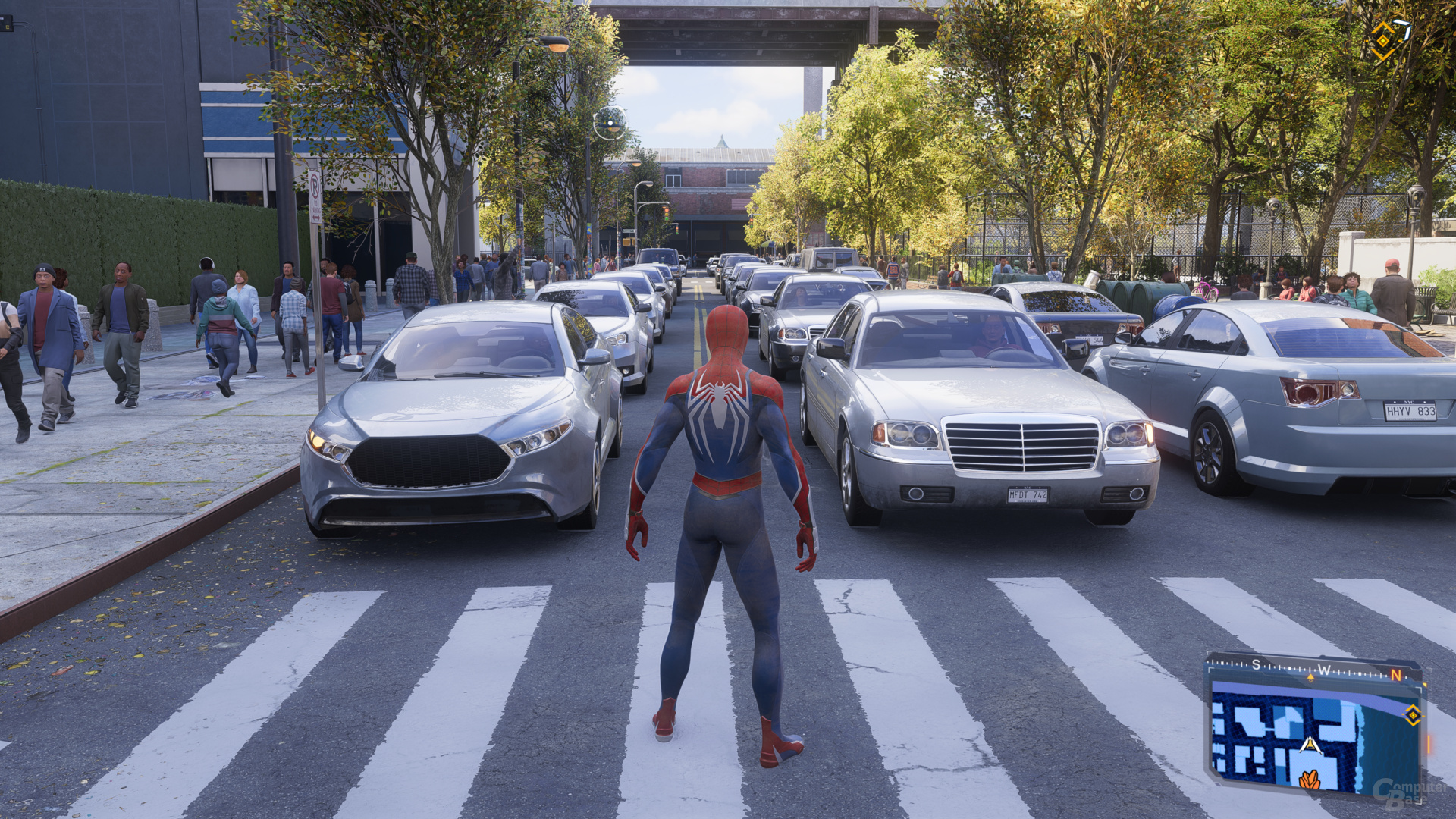Select the orange objective diamond marker top right
Image resolution: width=1456 pixels, height=819 pixels.
[1383, 40]
